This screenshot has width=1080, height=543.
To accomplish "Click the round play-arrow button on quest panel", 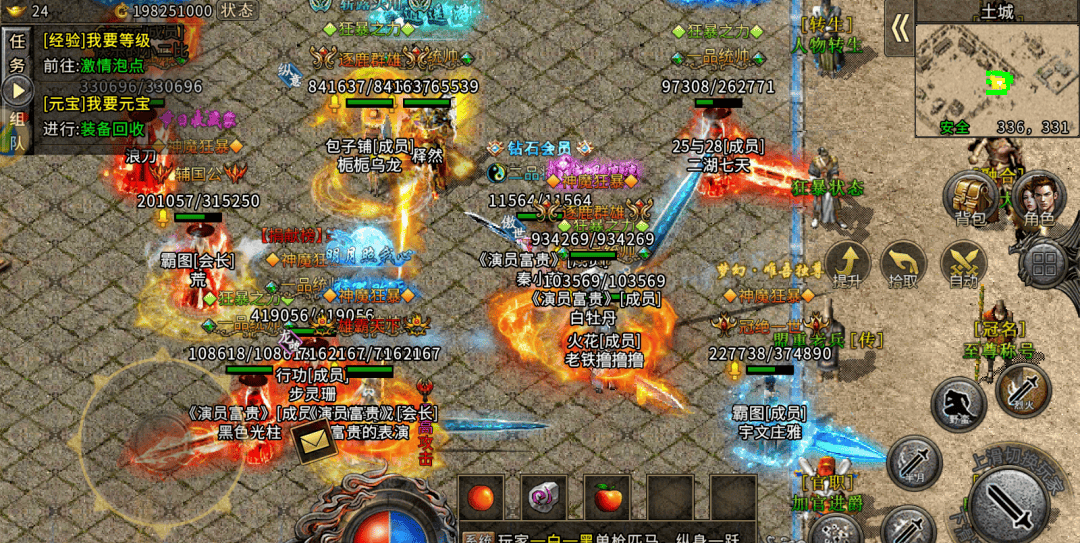I will click(x=17, y=91).
